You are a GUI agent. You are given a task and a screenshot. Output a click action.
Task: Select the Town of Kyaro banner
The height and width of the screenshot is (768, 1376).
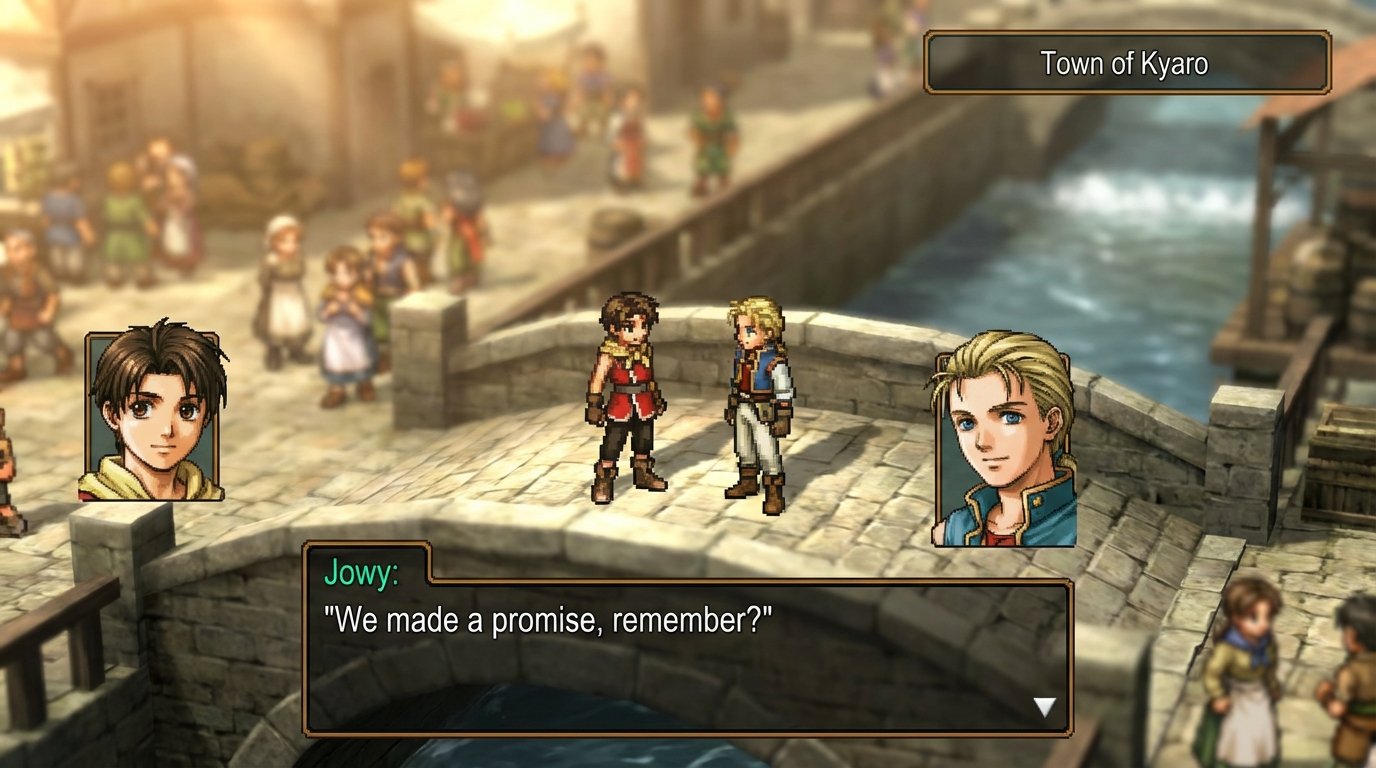pyautogui.click(x=1125, y=60)
